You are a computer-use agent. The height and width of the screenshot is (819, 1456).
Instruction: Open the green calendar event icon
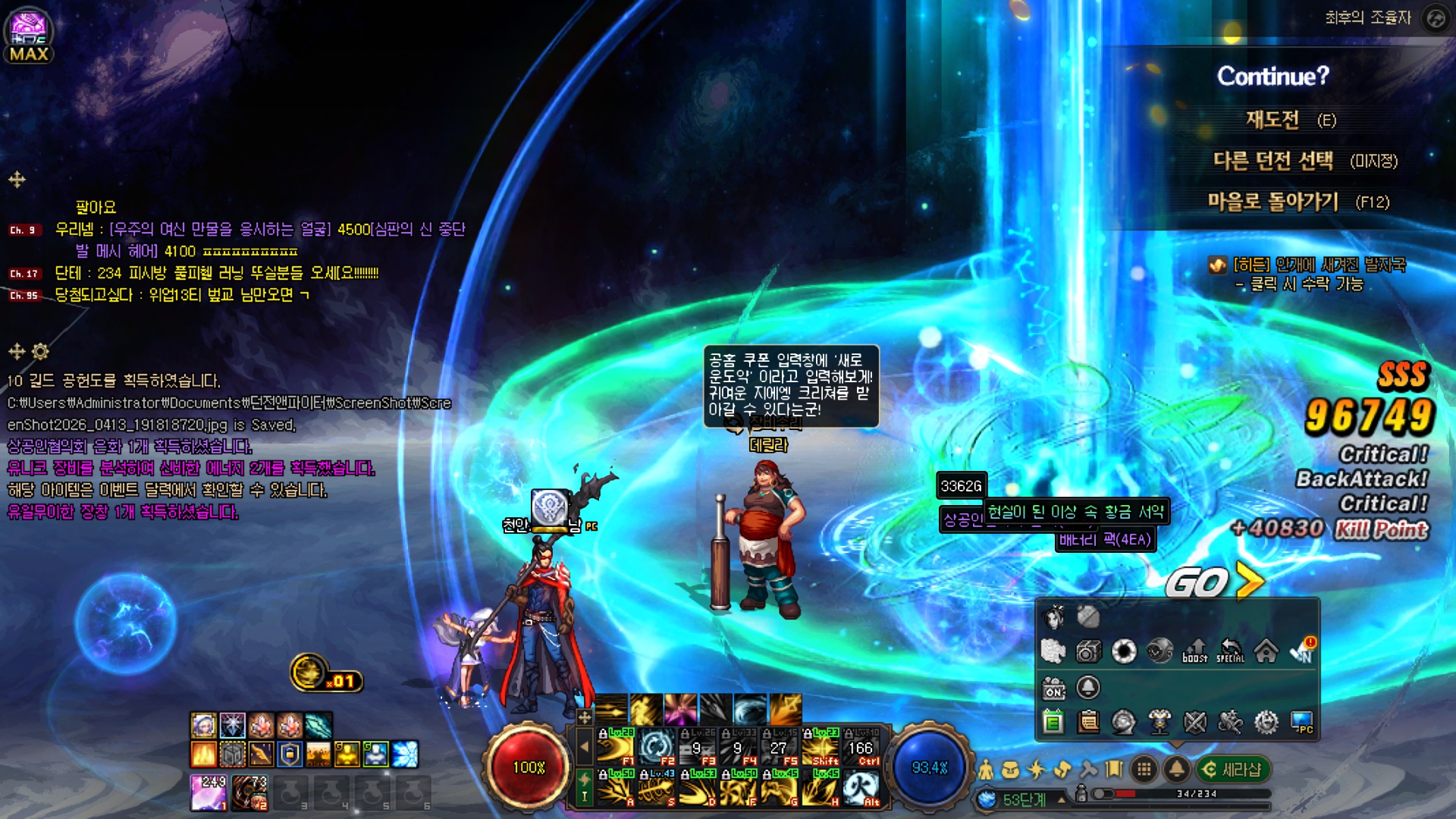click(1053, 722)
